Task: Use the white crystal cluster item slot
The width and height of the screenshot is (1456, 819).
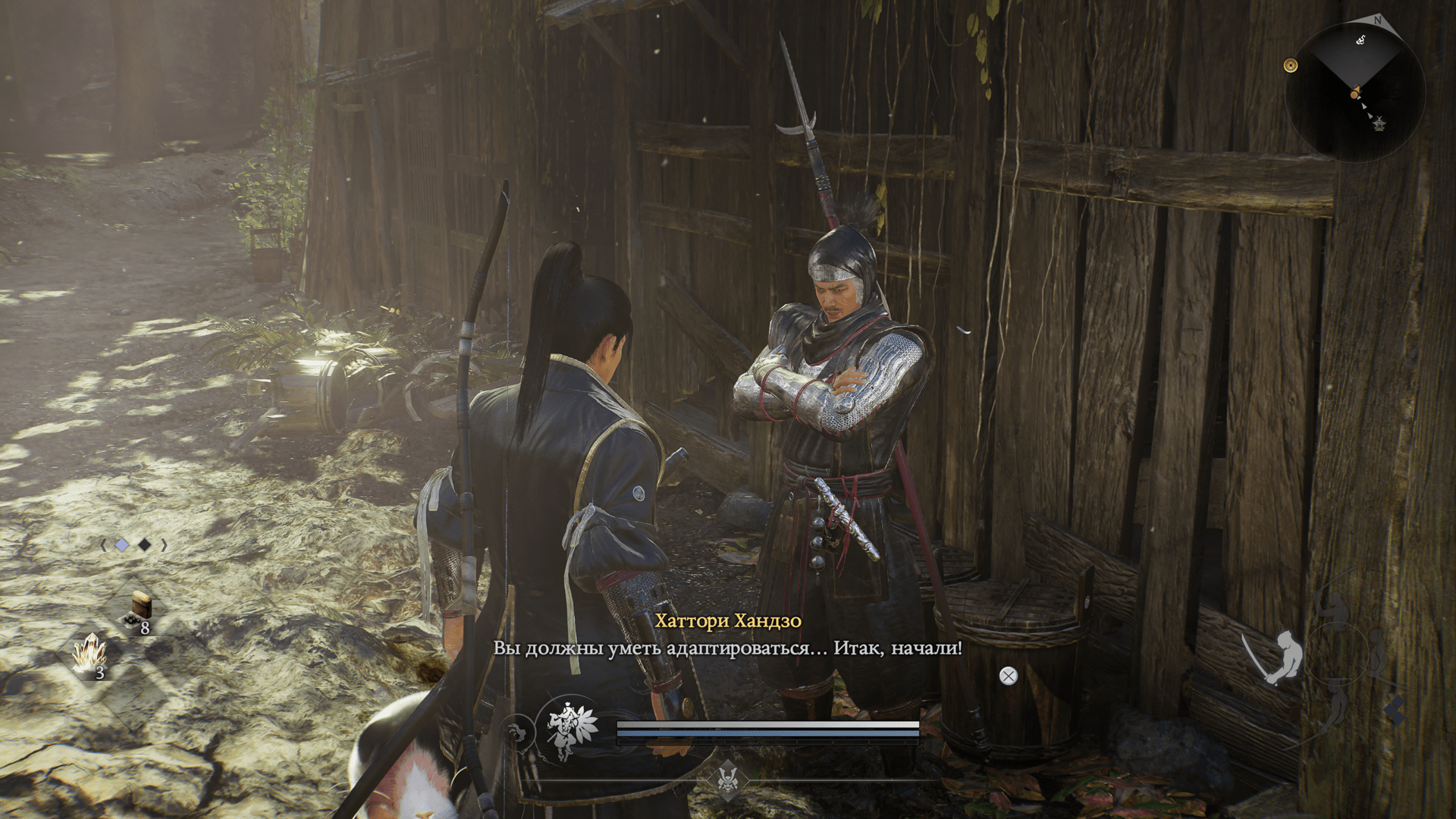Action: 90,654
